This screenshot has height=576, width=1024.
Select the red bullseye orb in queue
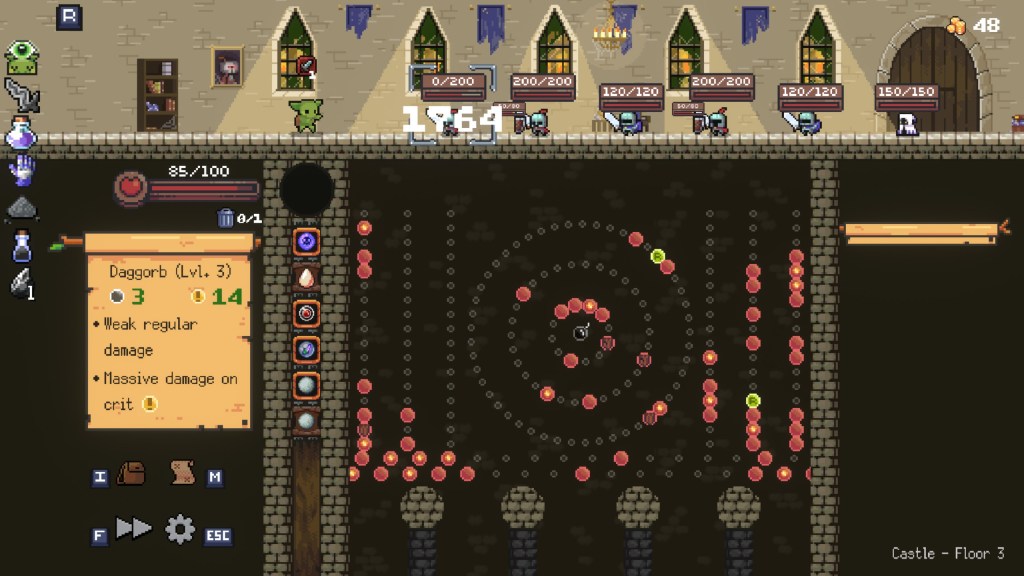[x=306, y=313]
